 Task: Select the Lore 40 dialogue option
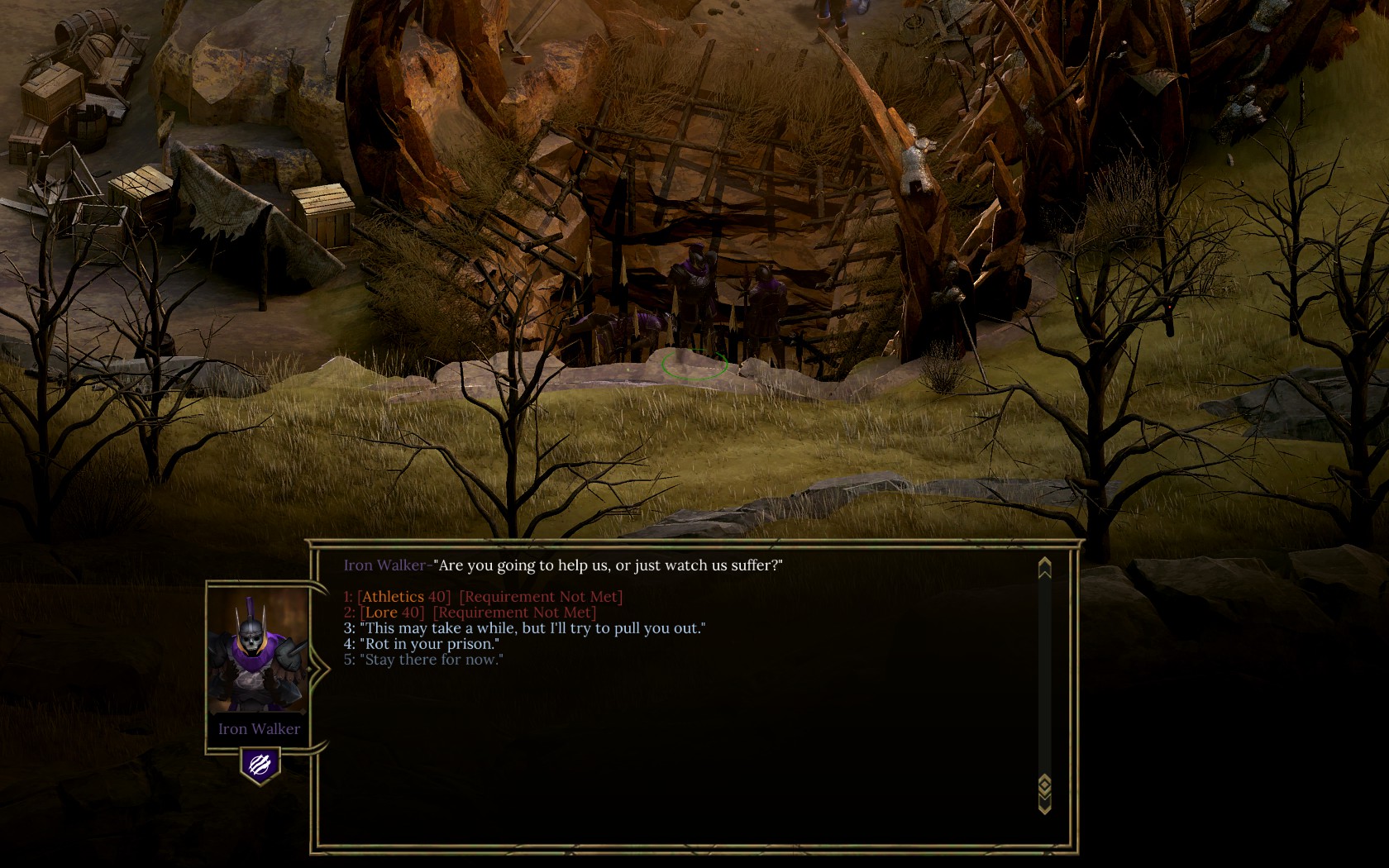(470, 613)
